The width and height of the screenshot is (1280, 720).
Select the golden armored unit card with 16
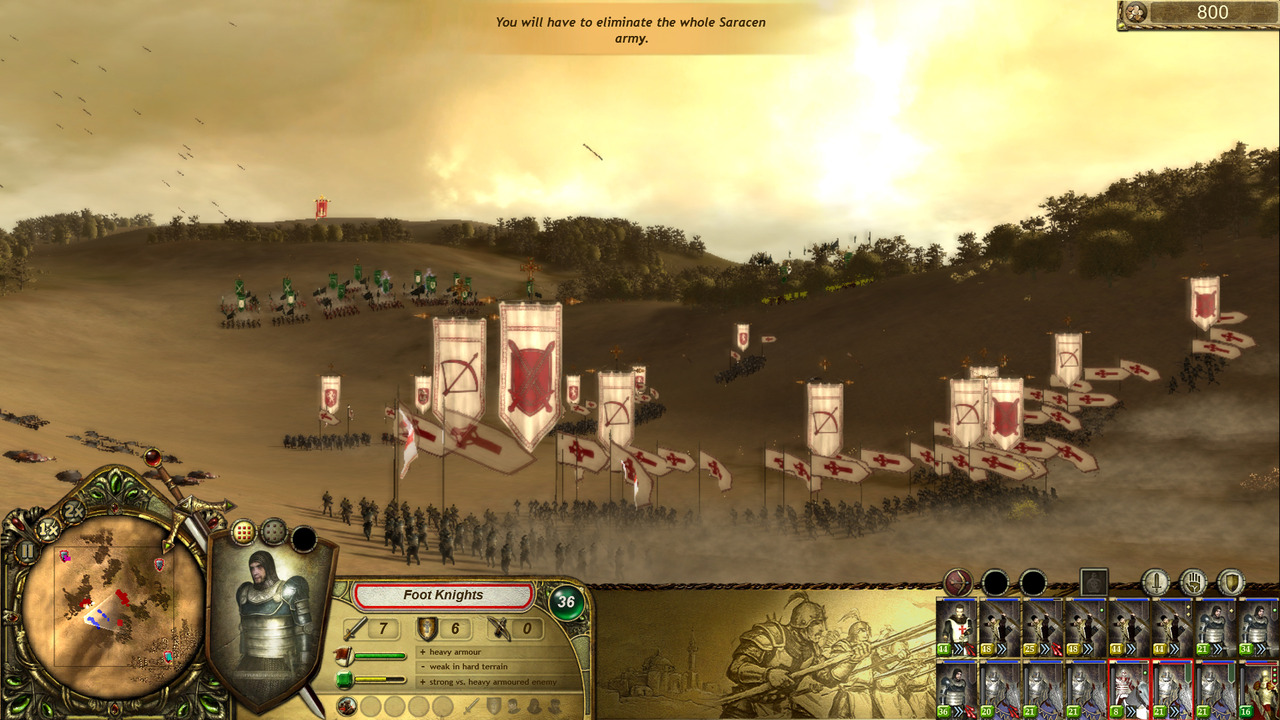[1257, 689]
